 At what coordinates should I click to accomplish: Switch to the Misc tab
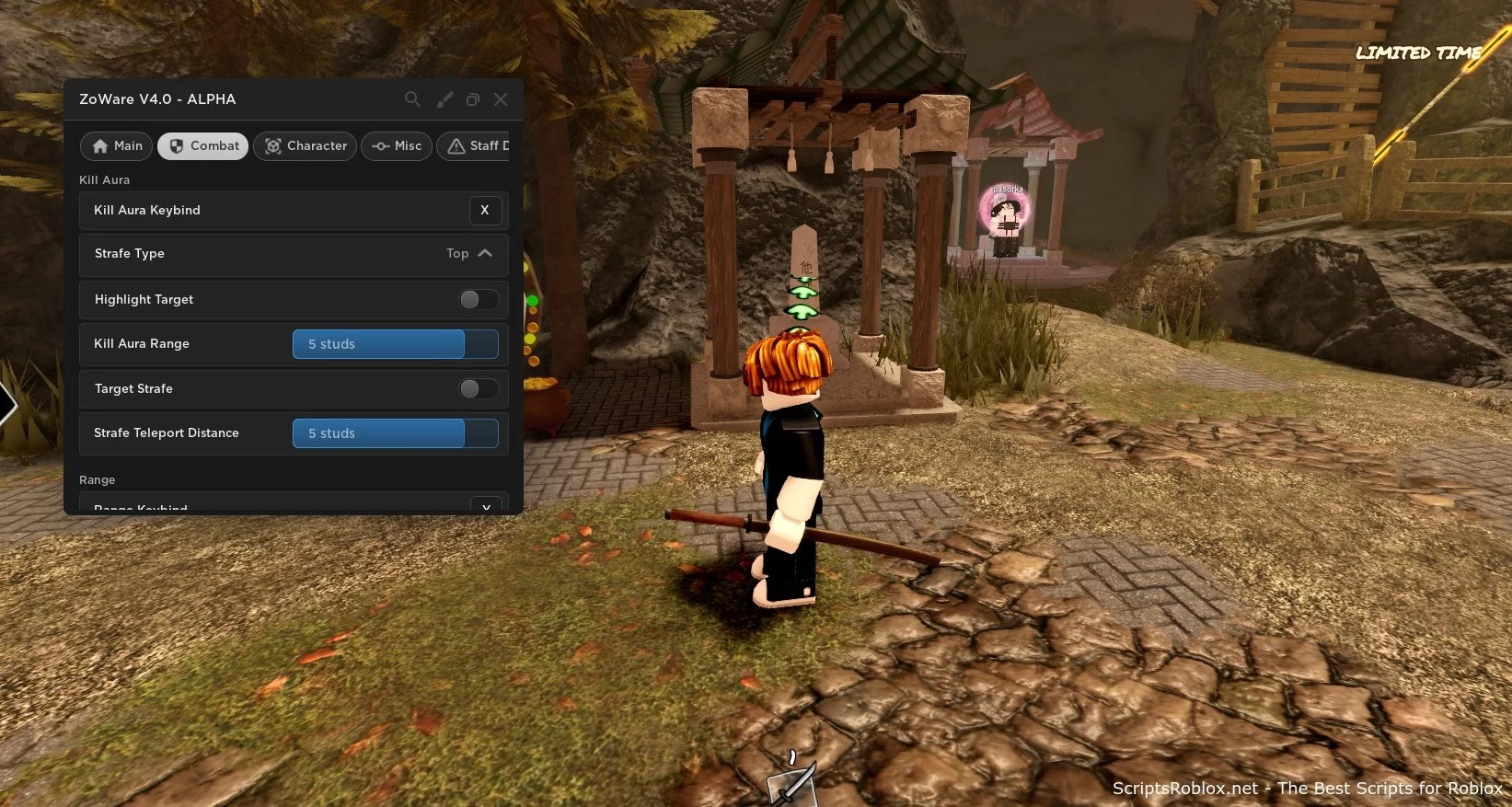pos(396,146)
